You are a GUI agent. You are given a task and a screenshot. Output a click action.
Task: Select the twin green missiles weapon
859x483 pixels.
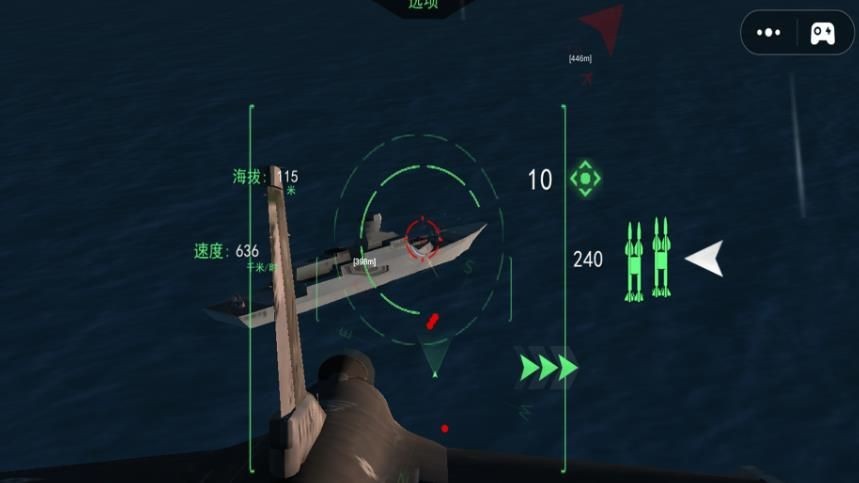click(x=646, y=260)
